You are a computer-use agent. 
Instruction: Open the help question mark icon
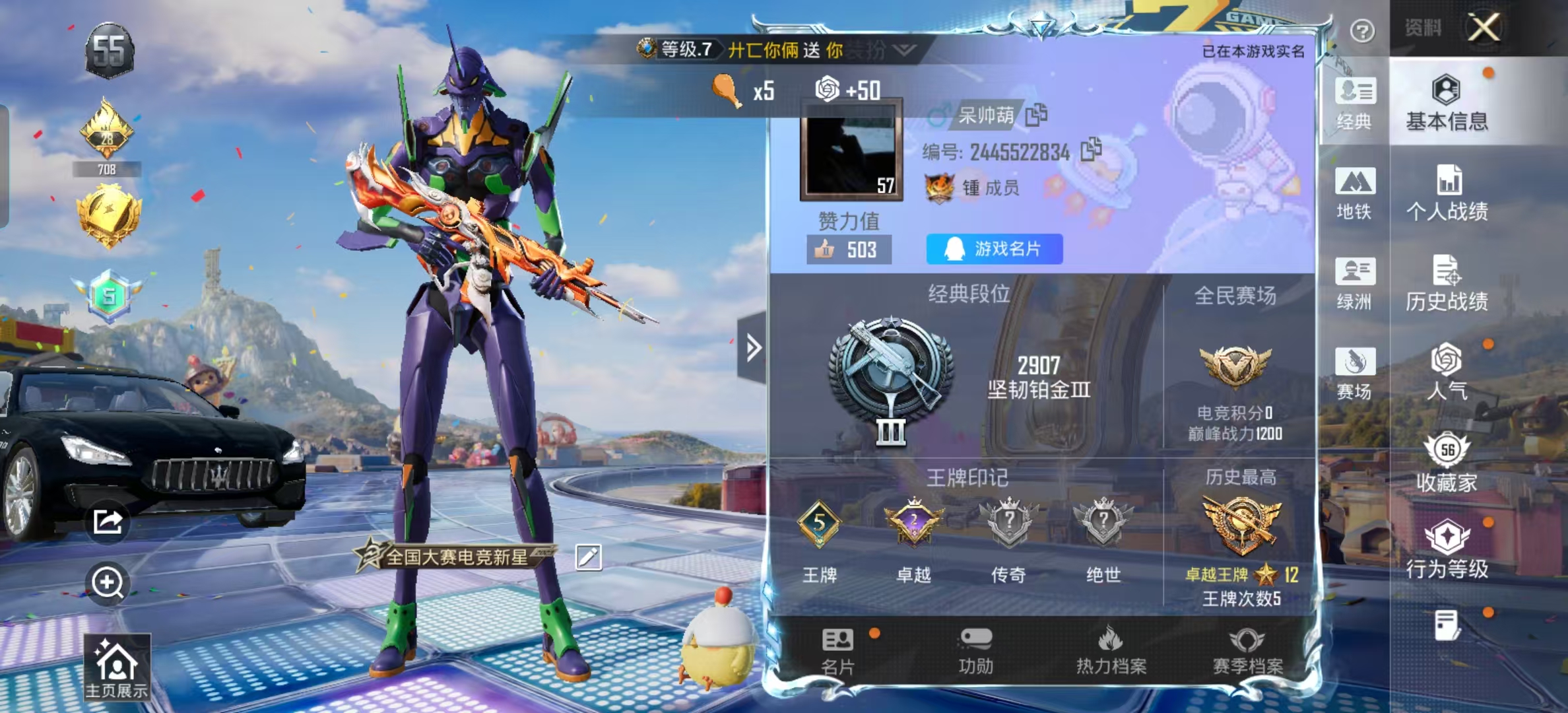click(x=1362, y=30)
